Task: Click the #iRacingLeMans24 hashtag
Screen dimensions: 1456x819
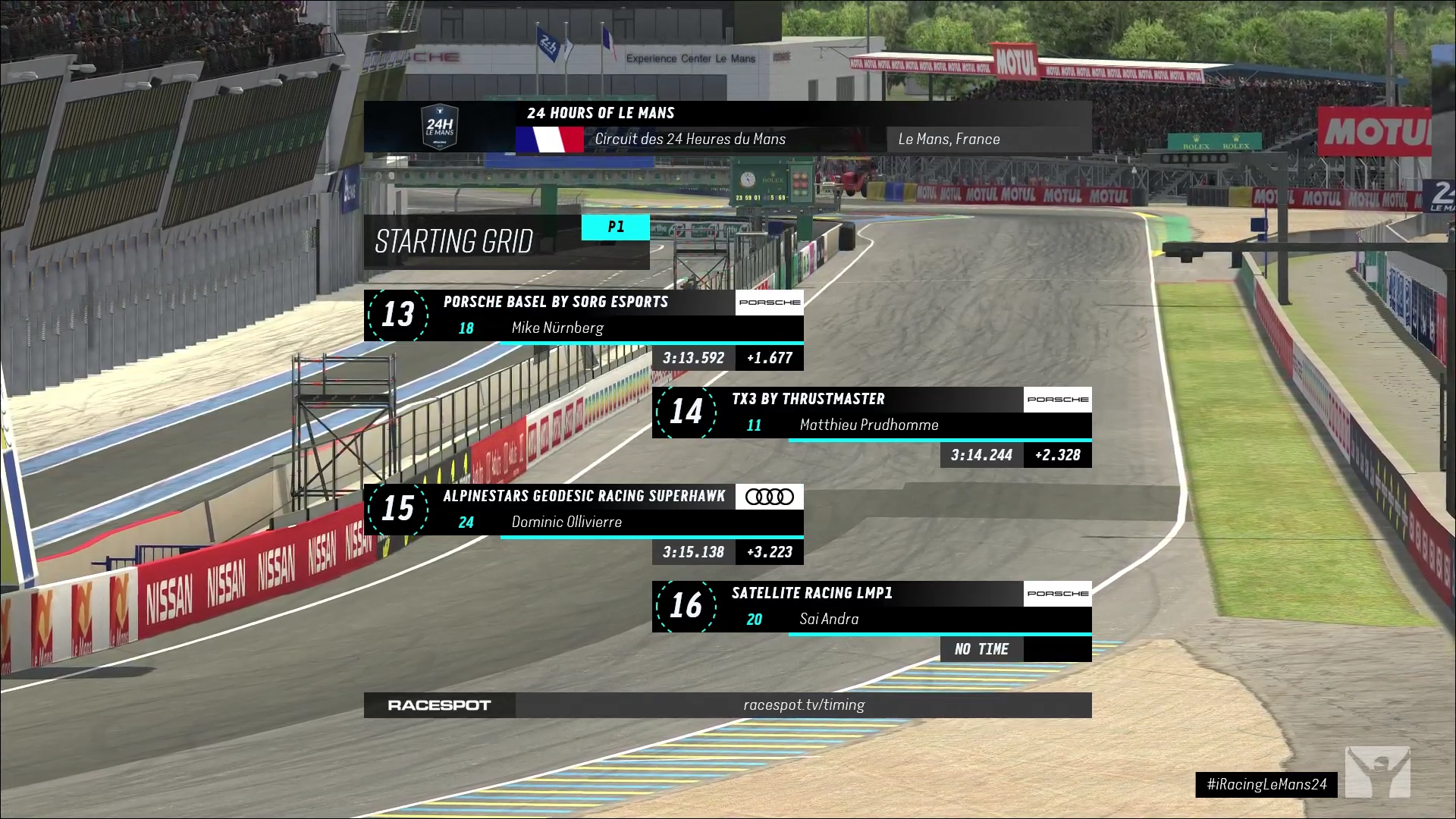Action: point(1266,784)
